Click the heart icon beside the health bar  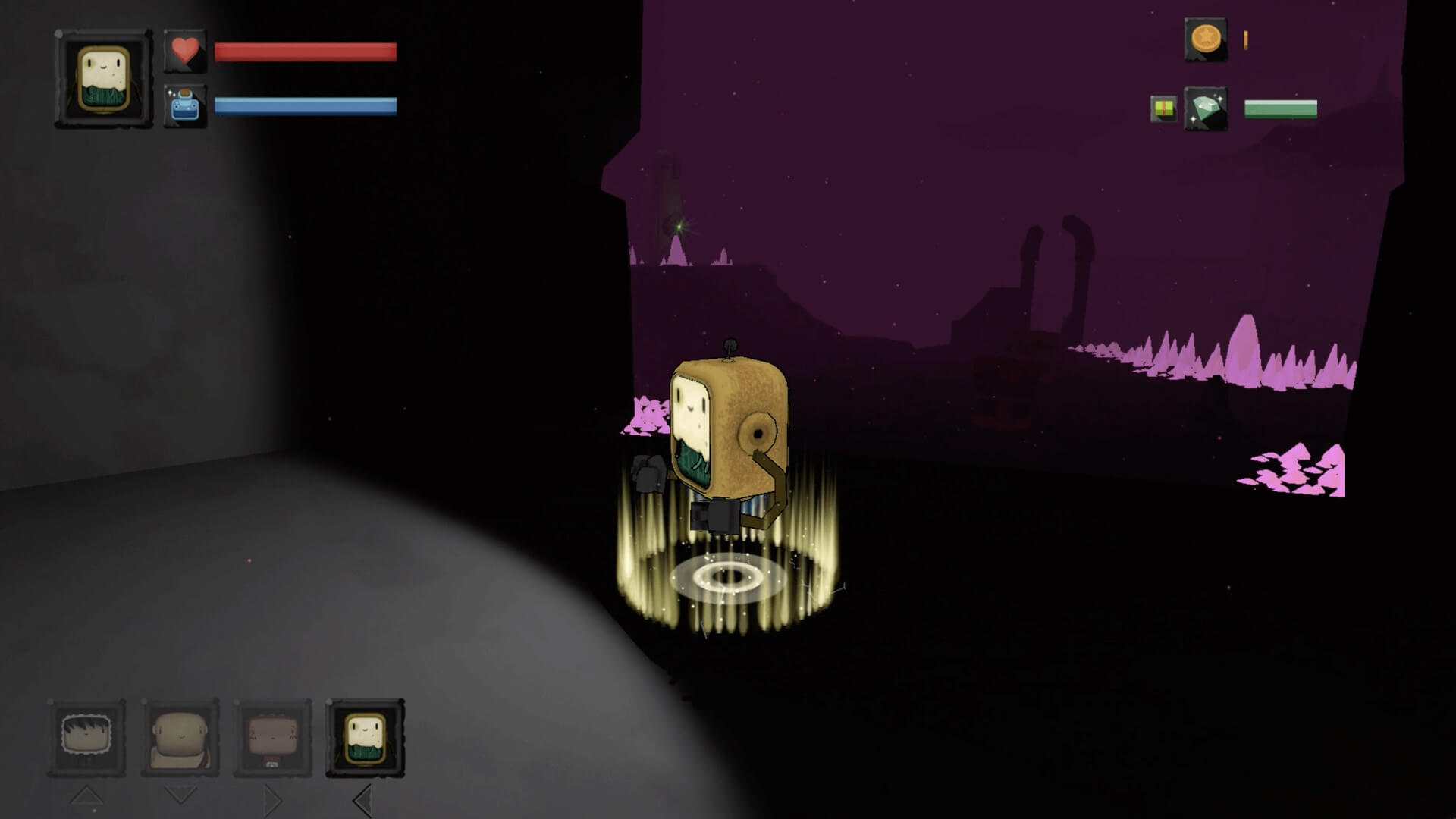click(187, 52)
